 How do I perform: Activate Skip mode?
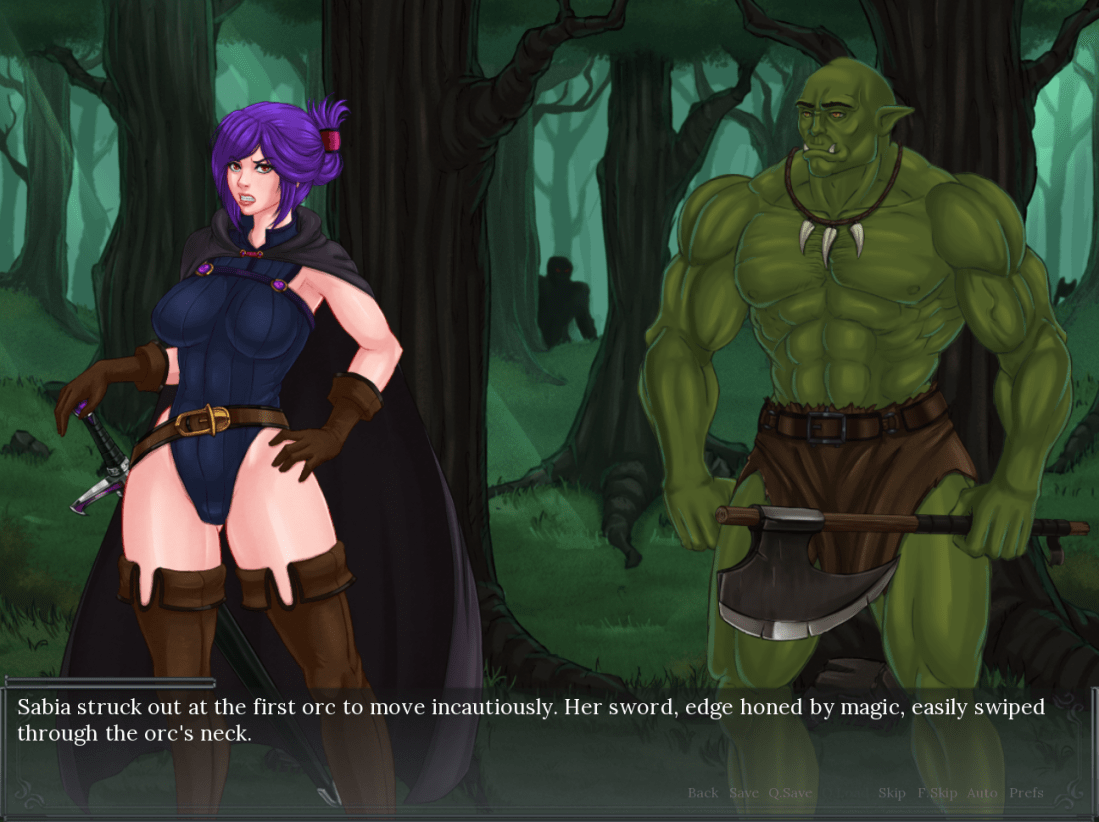click(892, 793)
